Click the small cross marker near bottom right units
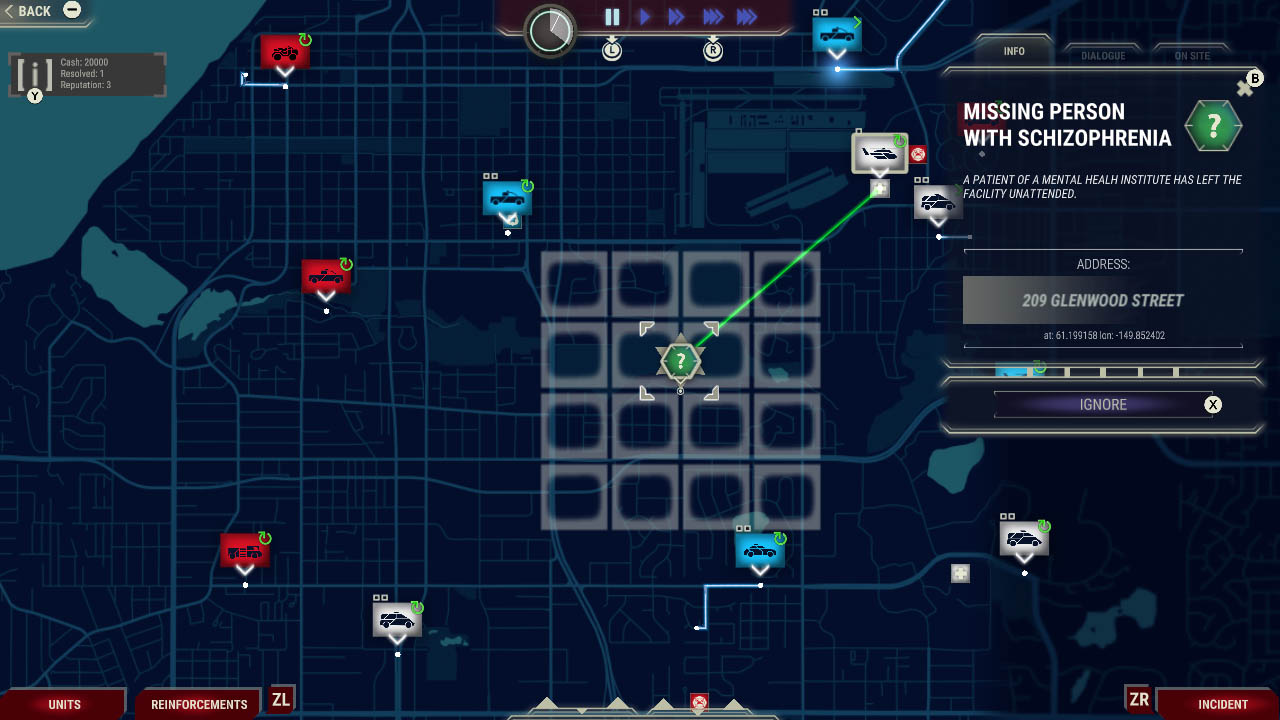The height and width of the screenshot is (720, 1280). point(959,573)
